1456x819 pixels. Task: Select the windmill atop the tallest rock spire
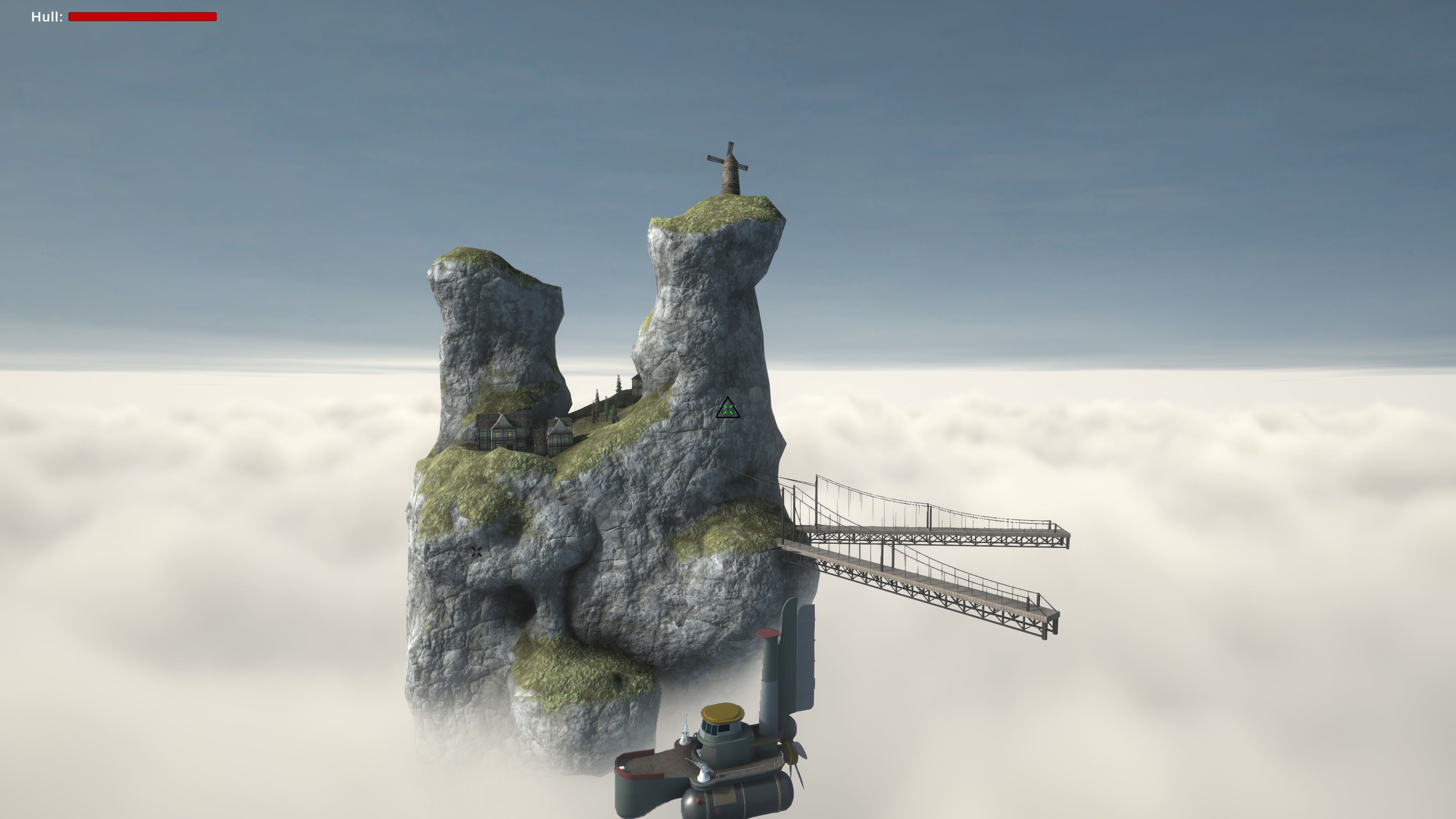(x=729, y=173)
